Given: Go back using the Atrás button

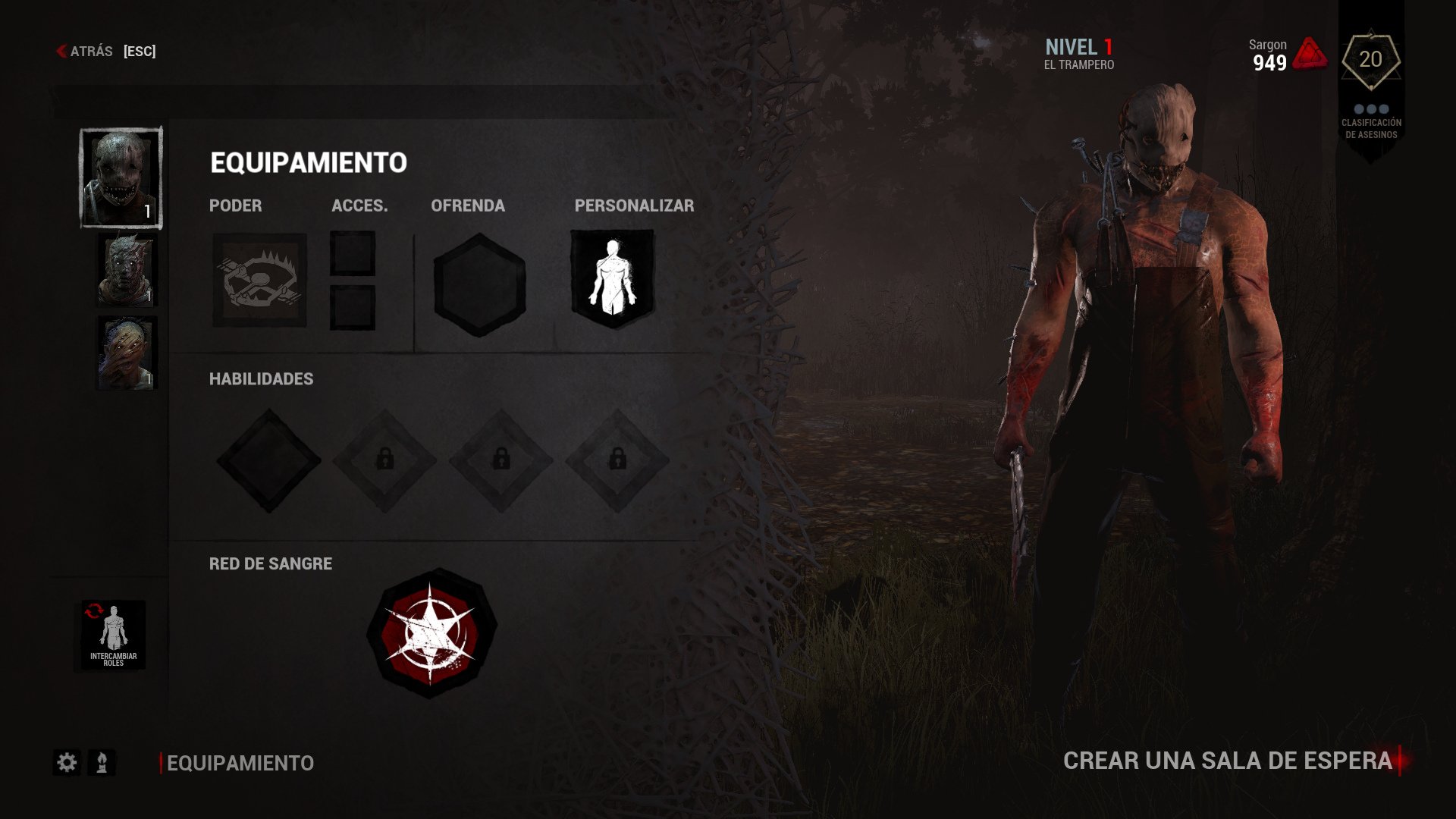Looking at the screenshot, I should coord(91,52).
